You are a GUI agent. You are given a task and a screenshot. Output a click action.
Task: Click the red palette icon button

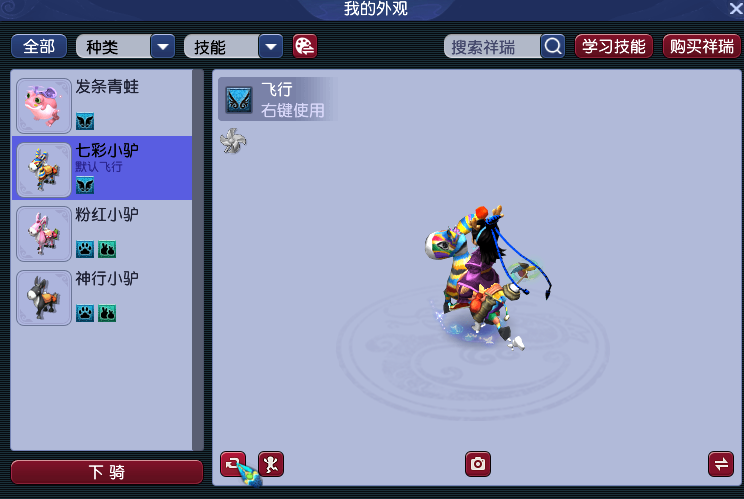click(305, 47)
